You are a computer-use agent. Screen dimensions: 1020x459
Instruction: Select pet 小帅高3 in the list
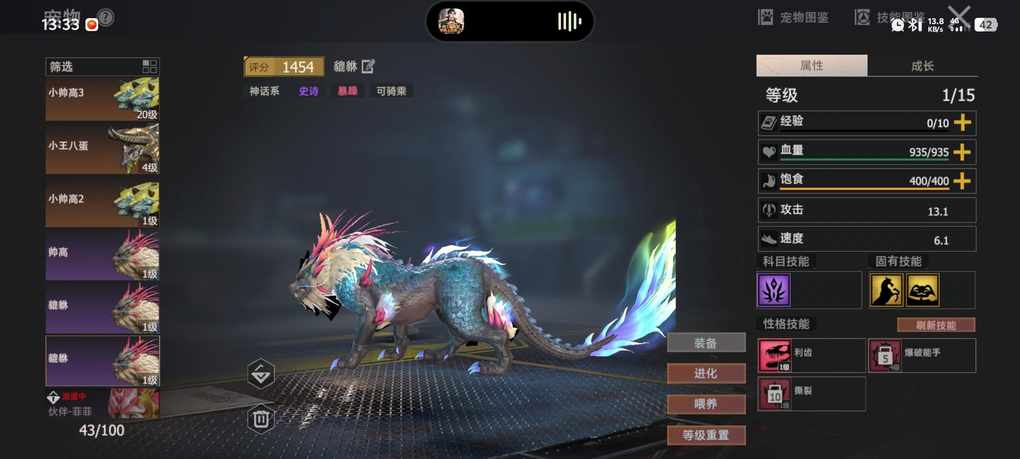tap(102, 100)
